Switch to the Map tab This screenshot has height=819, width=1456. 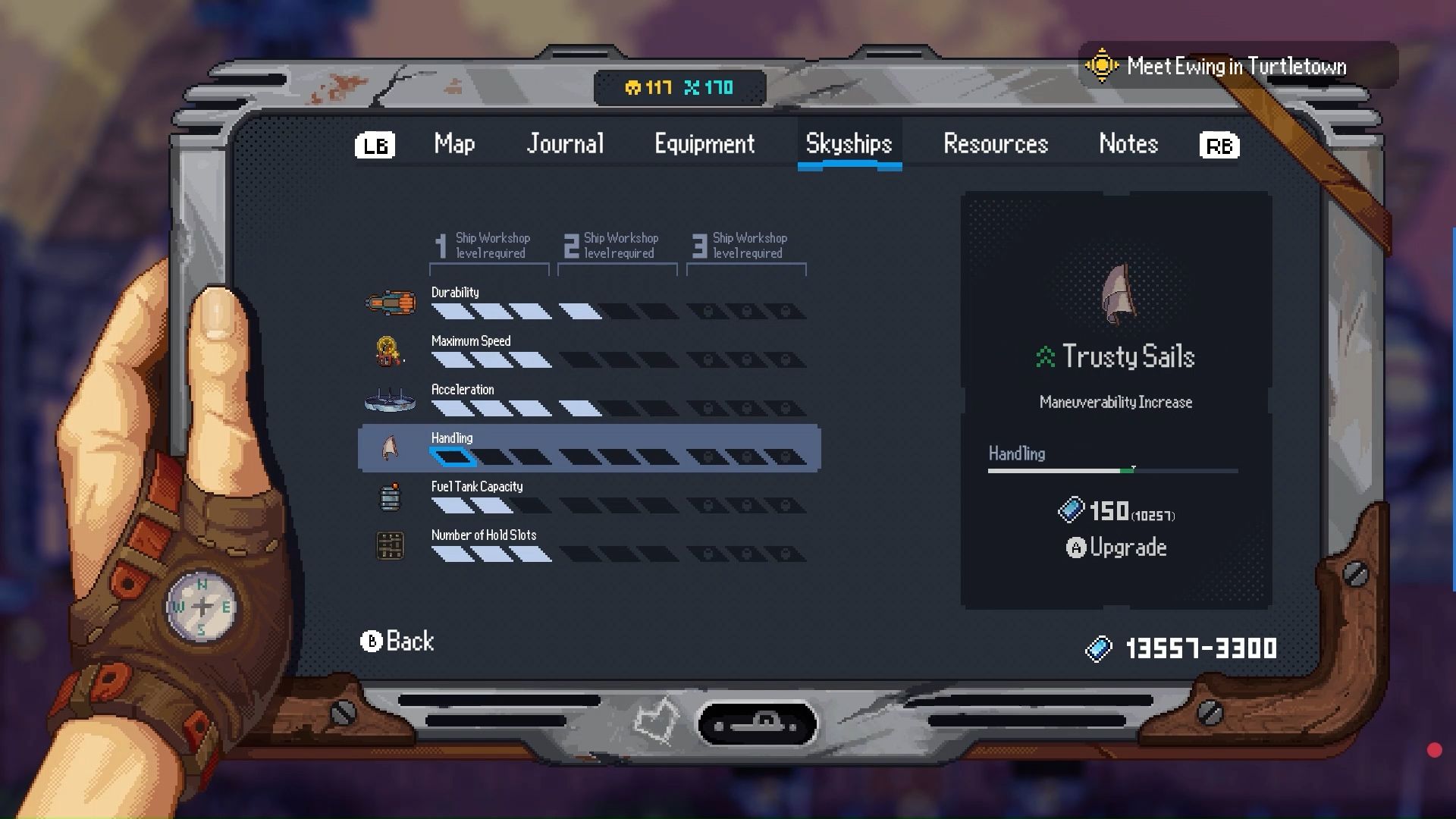click(454, 144)
